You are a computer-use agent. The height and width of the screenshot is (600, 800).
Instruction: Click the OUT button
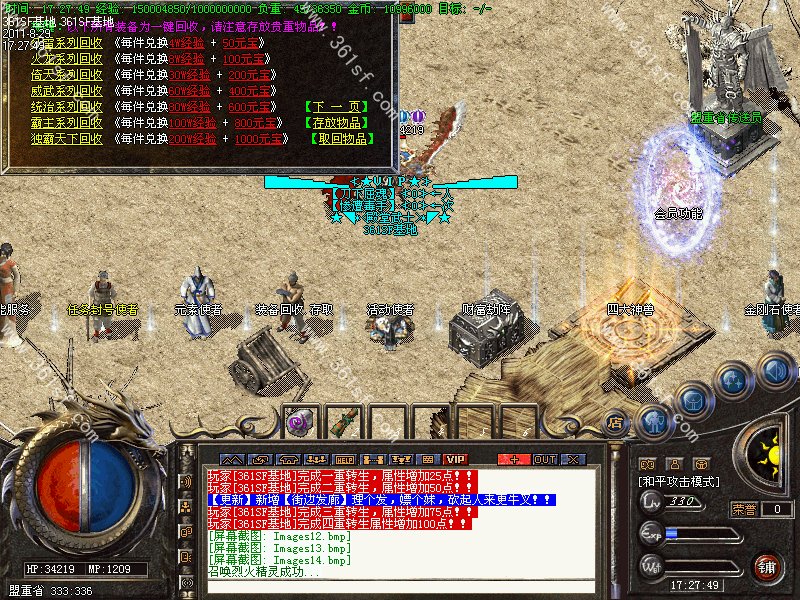(x=545, y=459)
